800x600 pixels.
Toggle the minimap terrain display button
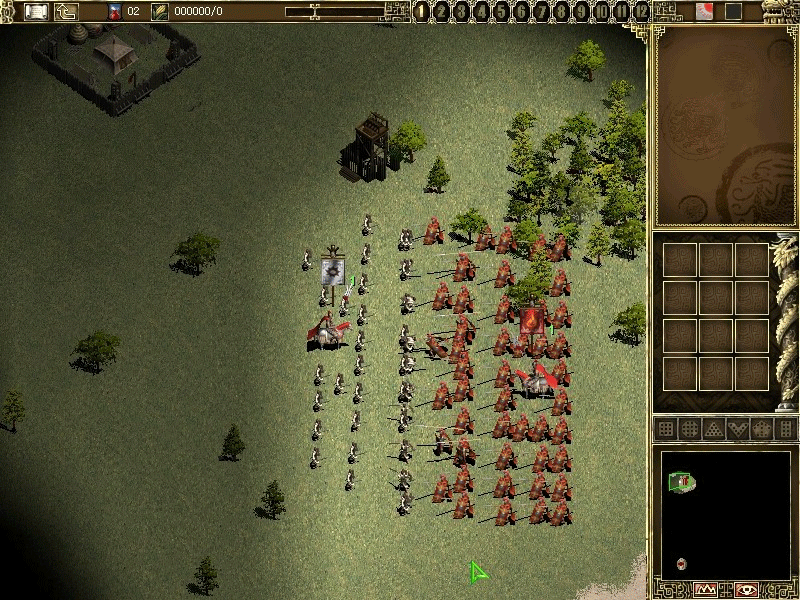[x=707, y=589]
